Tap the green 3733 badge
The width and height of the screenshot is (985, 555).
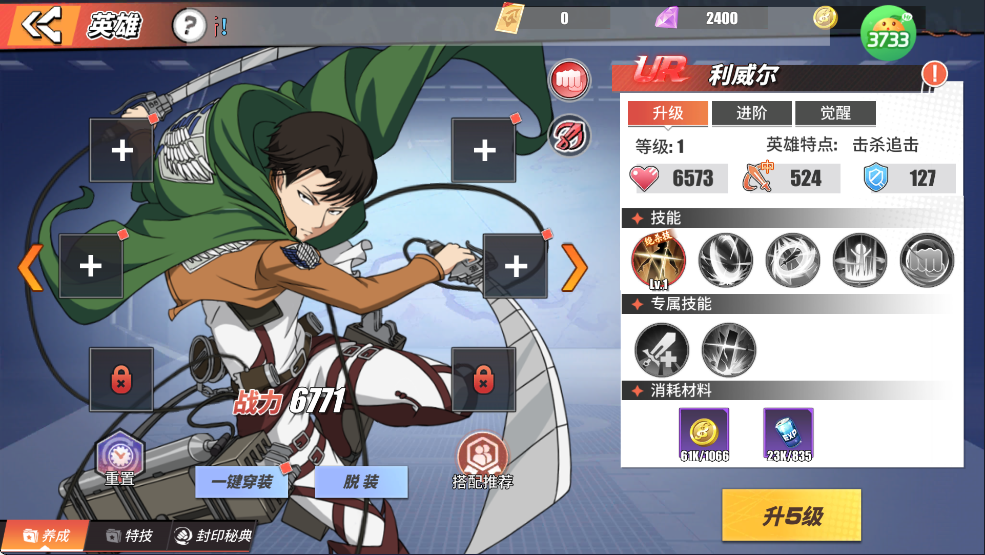pos(888,35)
